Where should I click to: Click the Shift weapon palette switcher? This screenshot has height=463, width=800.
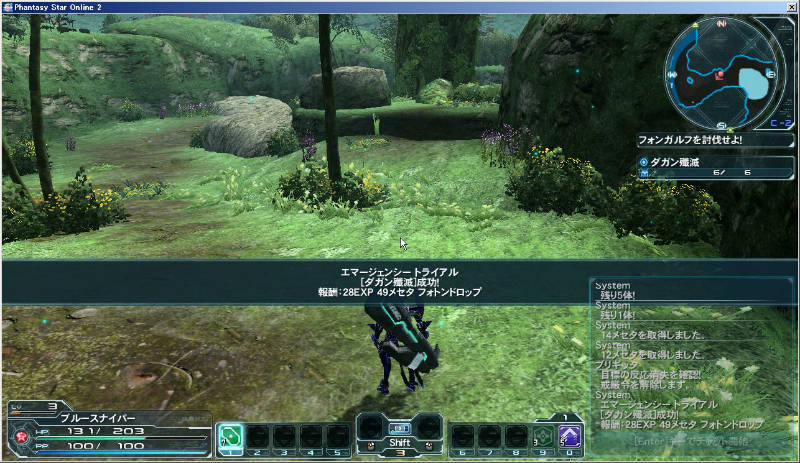(400, 436)
